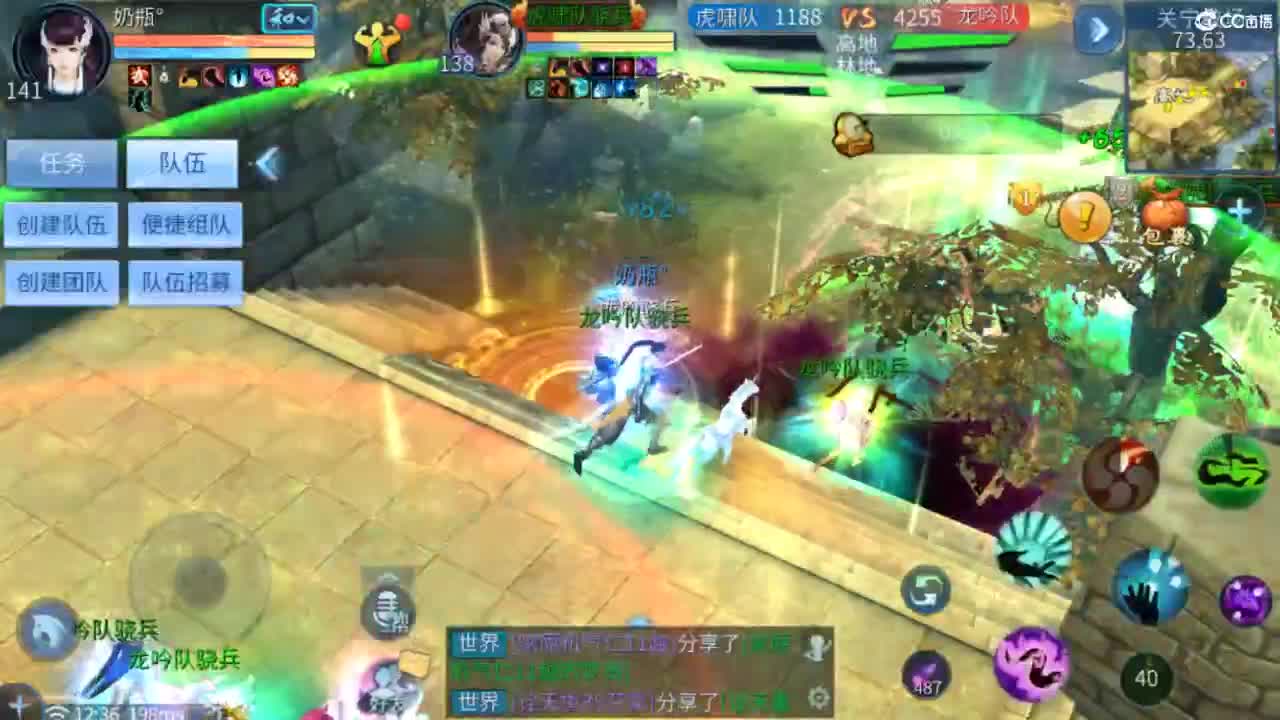This screenshot has width=1280, height=720.
Task: Switch to the 任务 tab
Action: tap(61, 161)
